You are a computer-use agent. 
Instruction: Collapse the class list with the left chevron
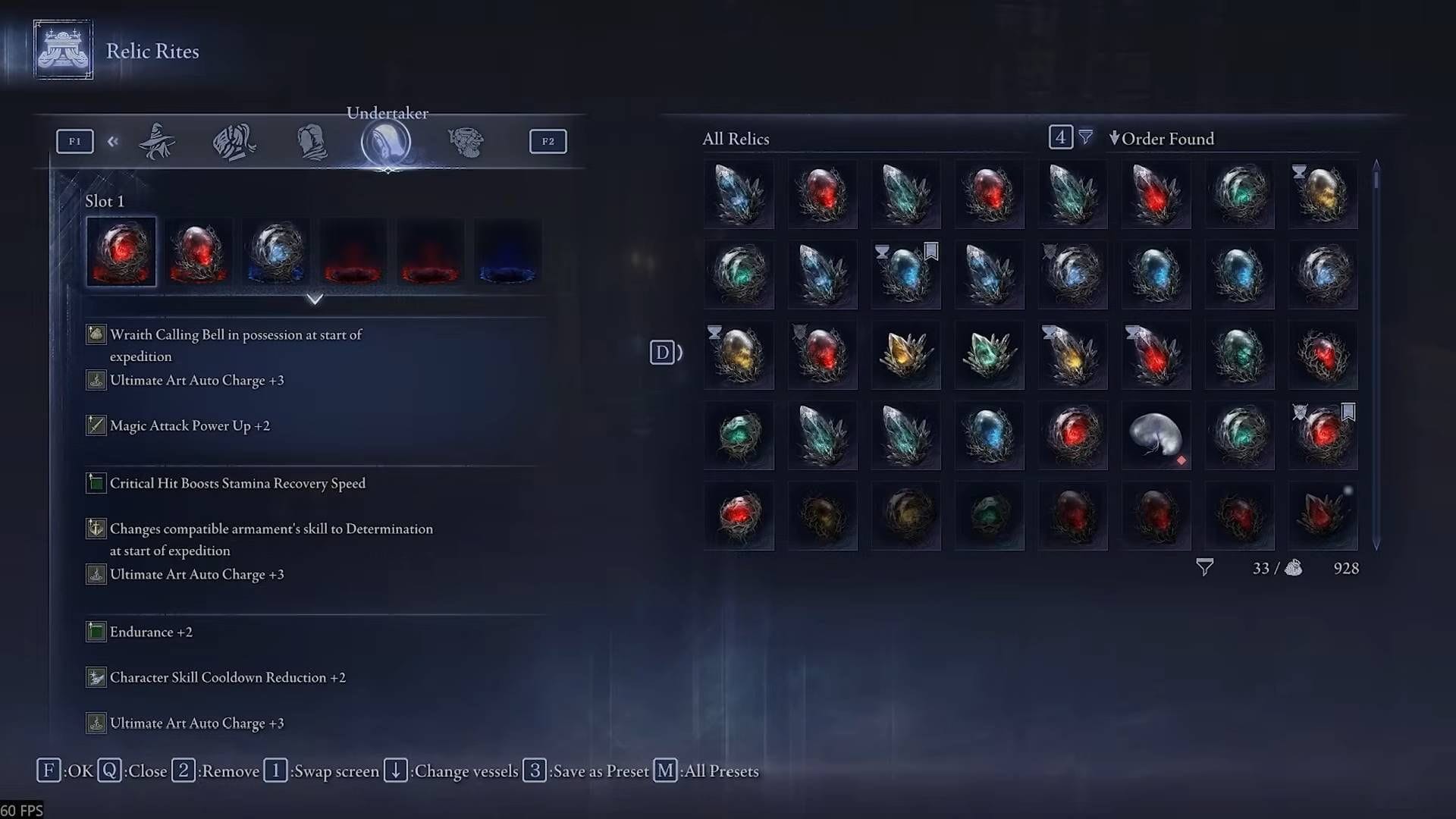pyautogui.click(x=113, y=141)
